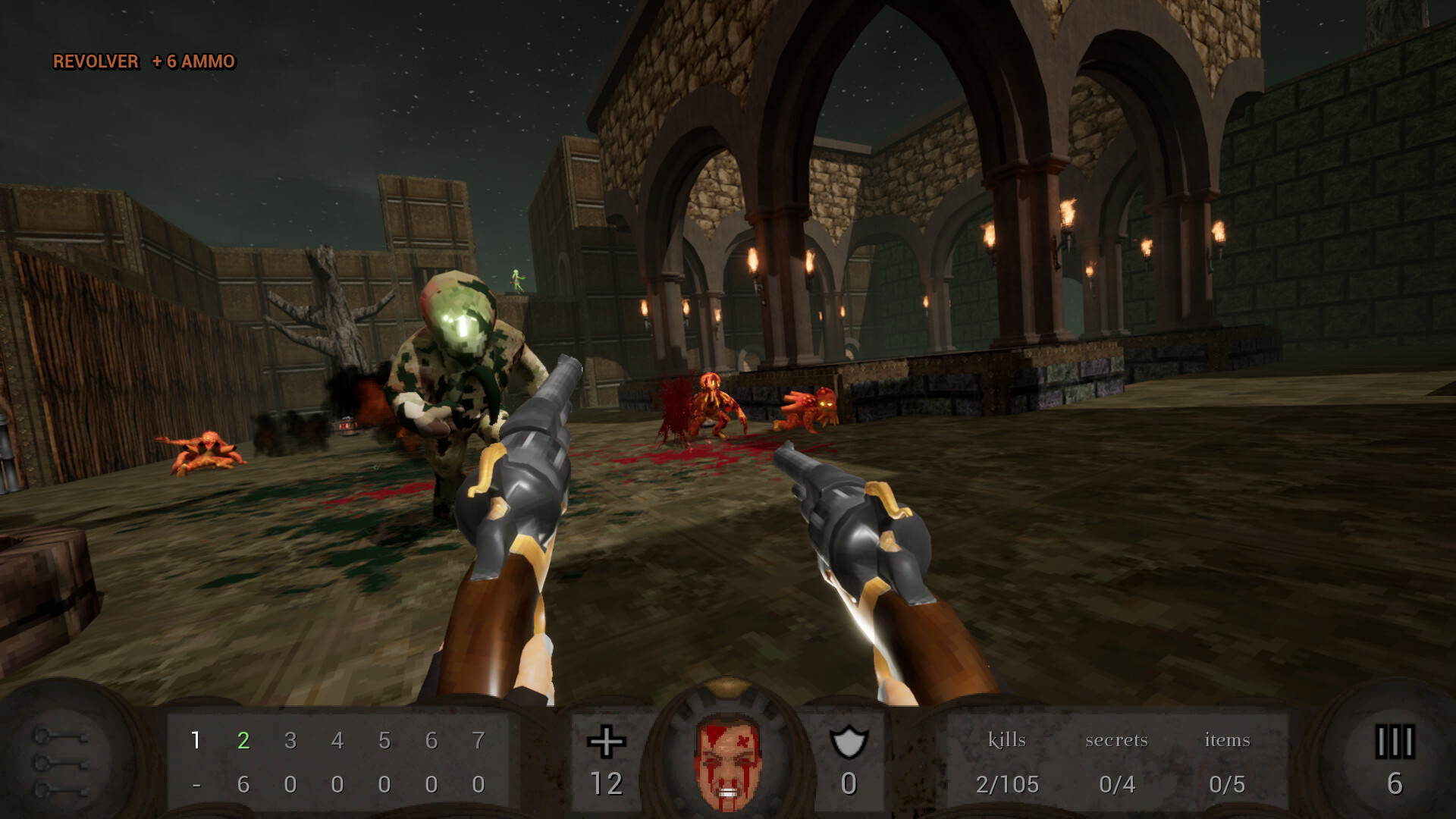Click the three vertical bars ammo icon
This screenshot has height=819, width=1456.
point(1394,741)
